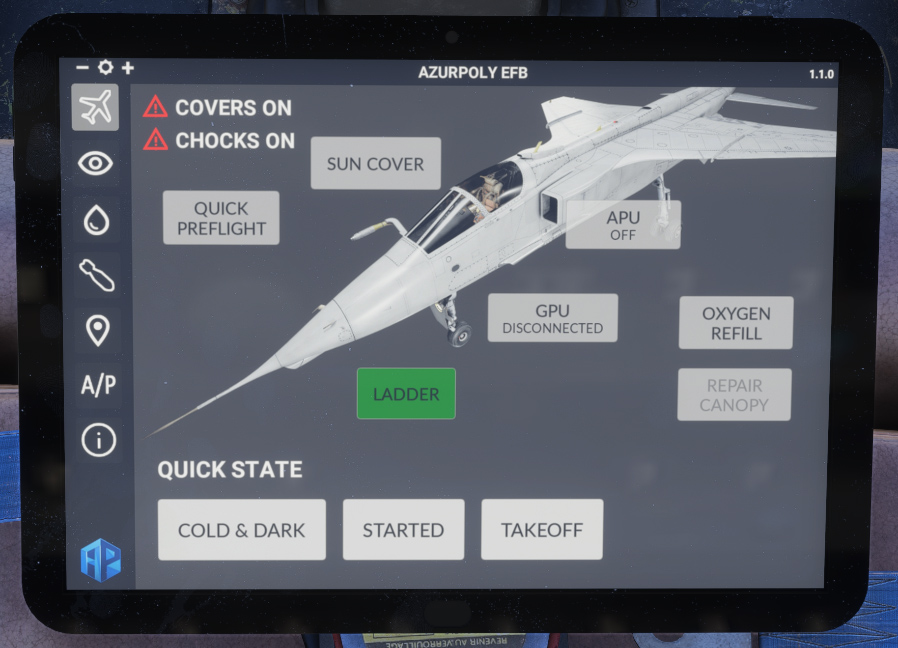This screenshot has height=648, width=898.
Task: Open the fuel droplet tab
Action: click(96, 220)
